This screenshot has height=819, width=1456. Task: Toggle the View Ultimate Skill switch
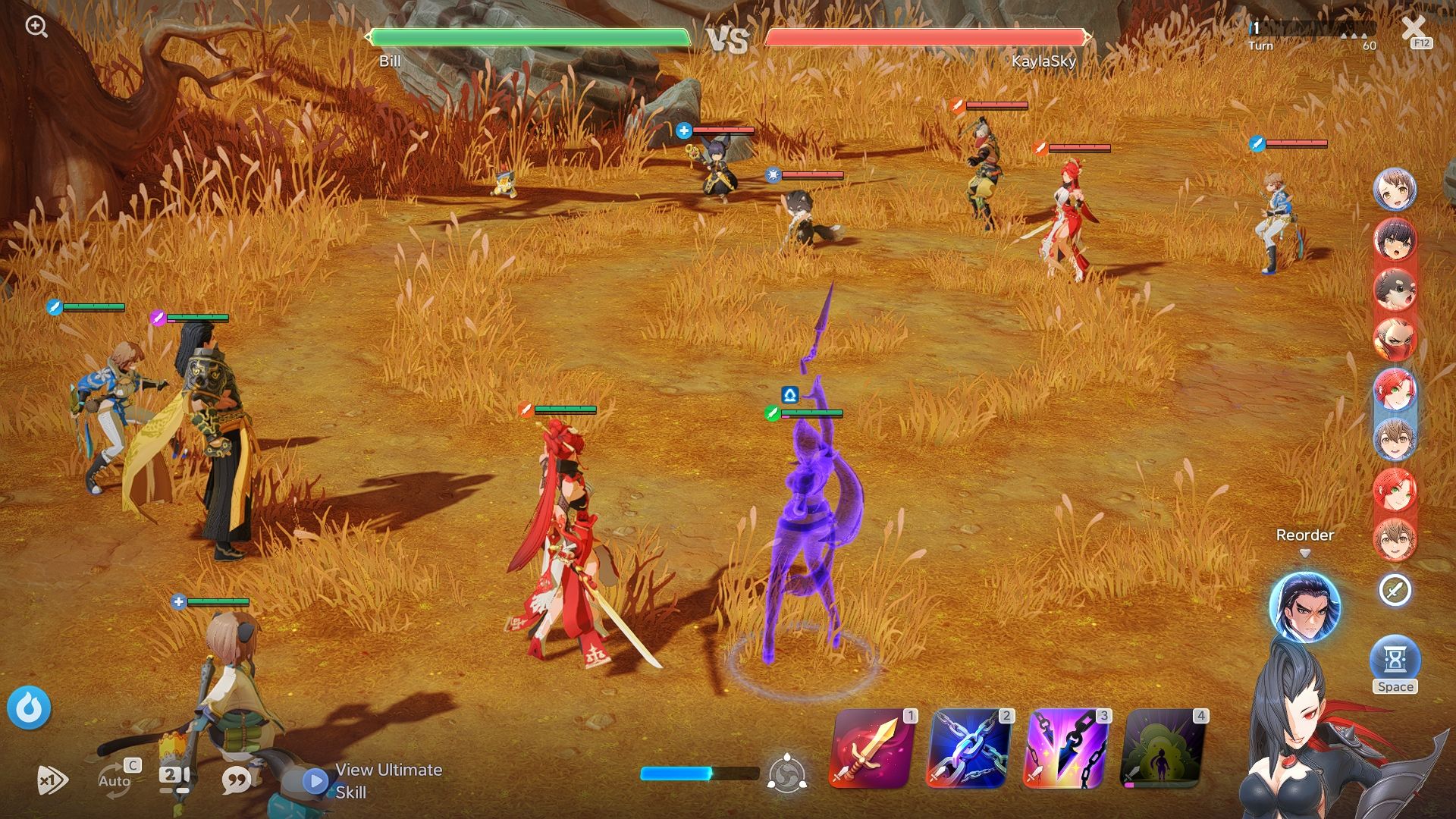point(315,781)
